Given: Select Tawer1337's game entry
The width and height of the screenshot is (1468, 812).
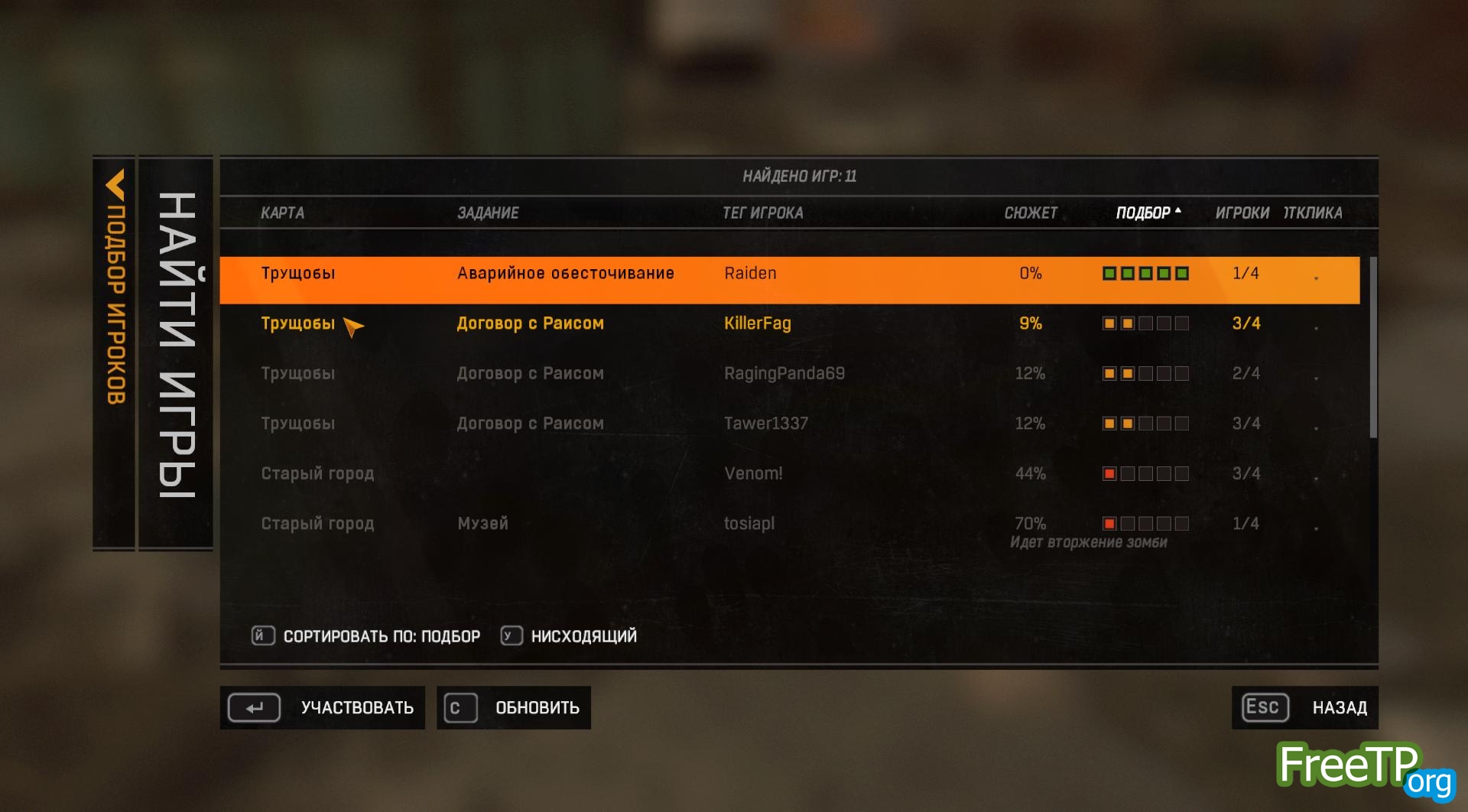Looking at the screenshot, I should pos(765,424).
